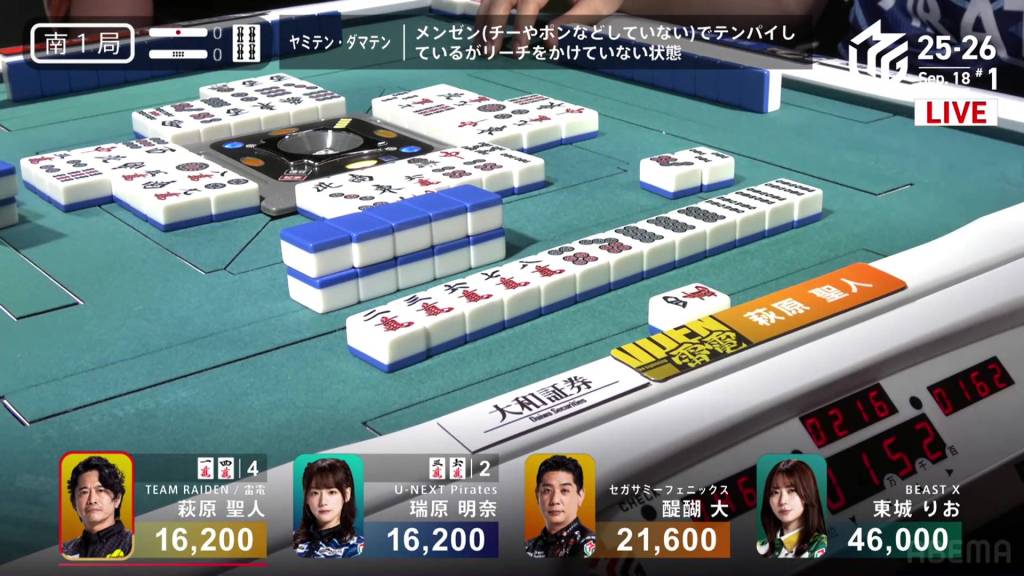The width and height of the screenshot is (1024, 576).
Task: Open the 南1局 round indicator
Action: click(x=82, y=44)
